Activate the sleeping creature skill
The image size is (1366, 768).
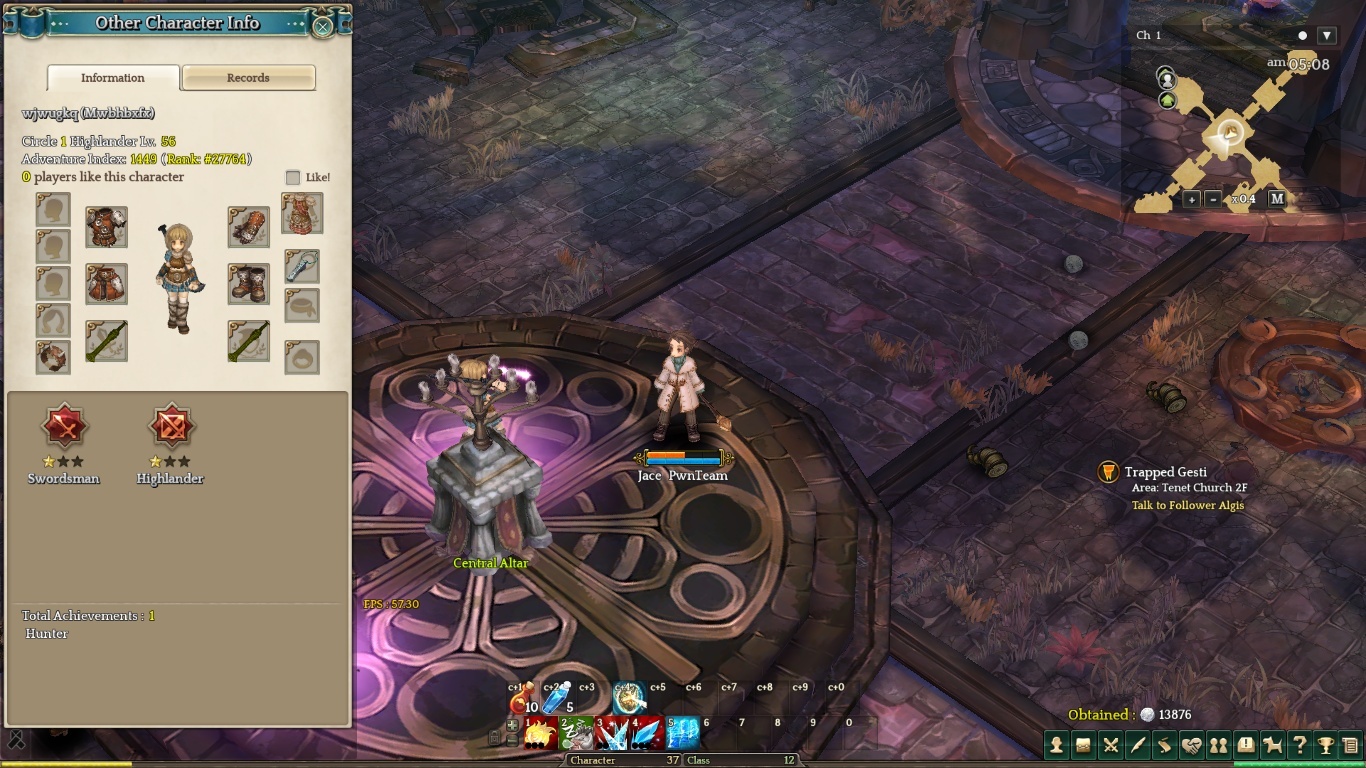[577, 735]
